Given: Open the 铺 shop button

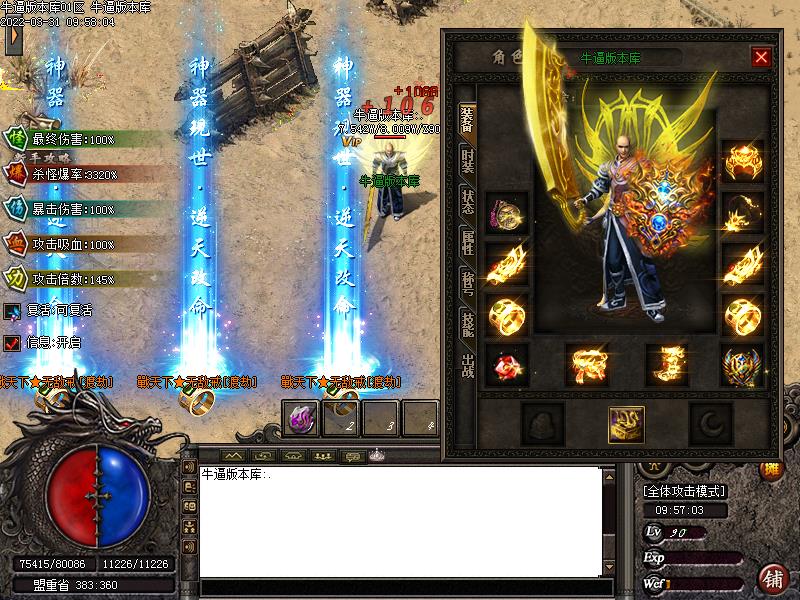Looking at the screenshot, I should click(772, 579).
